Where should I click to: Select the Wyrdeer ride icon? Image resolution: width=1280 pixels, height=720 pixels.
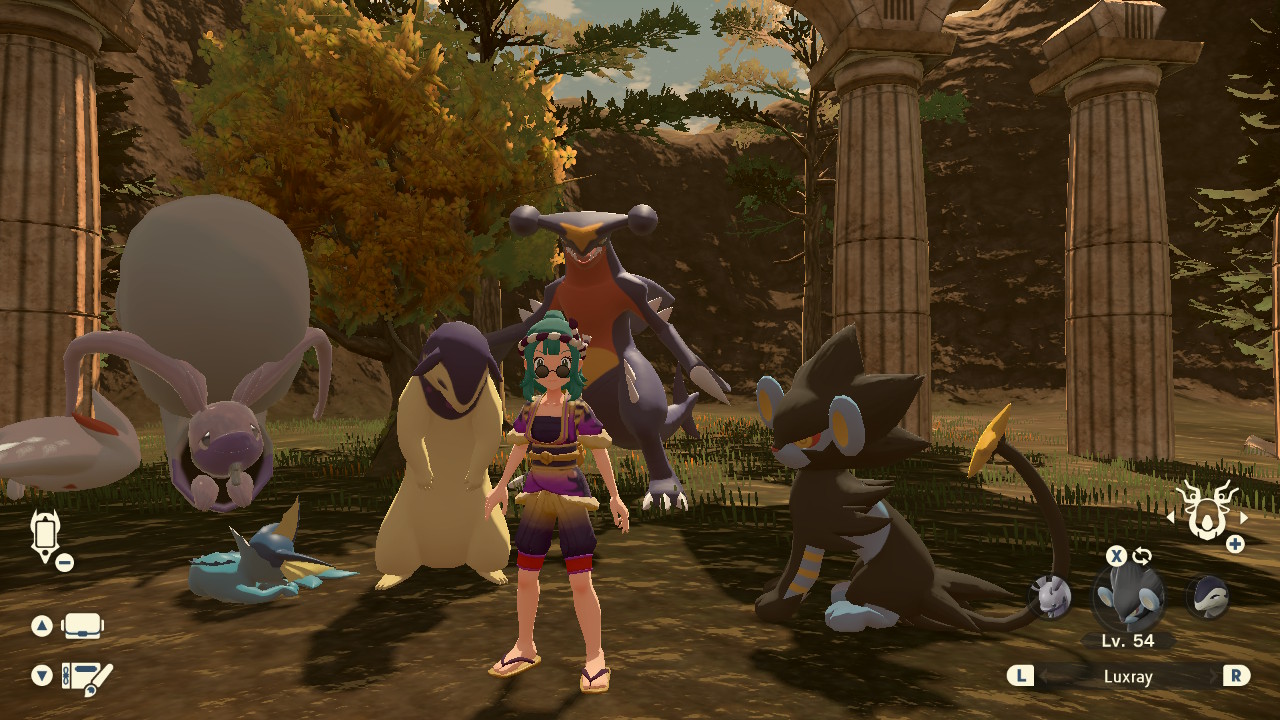pyautogui.click(x=1205, y=510)
